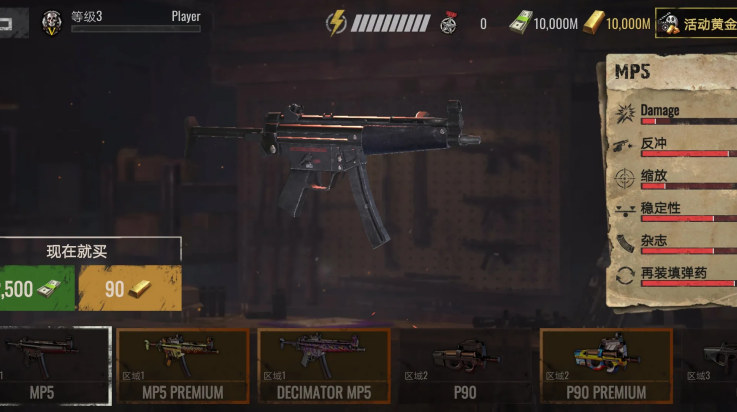This screenshot has height=412, width=737.
Task: Open the 活动黄金 gold event offer
Action: click(696, 23)
